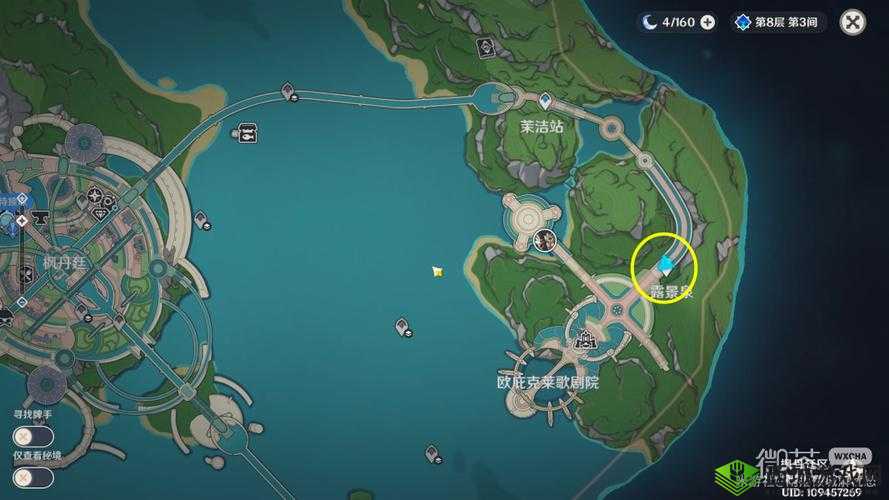Select the square domain marker in the north
This screenshot has width=889, height=500.
click(485, 46)
